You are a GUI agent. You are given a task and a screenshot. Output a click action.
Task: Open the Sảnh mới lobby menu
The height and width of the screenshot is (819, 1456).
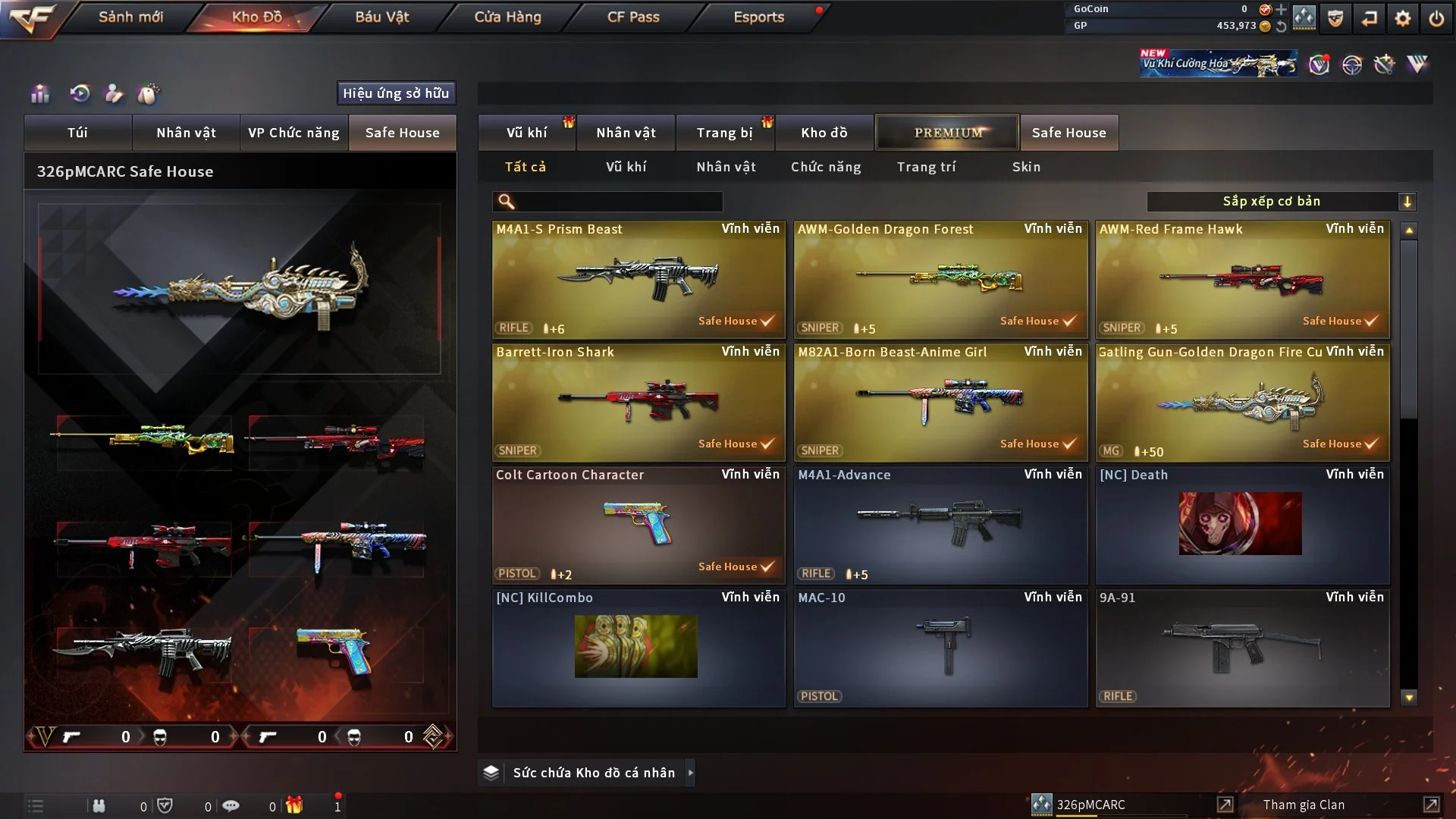click(130, 17)
